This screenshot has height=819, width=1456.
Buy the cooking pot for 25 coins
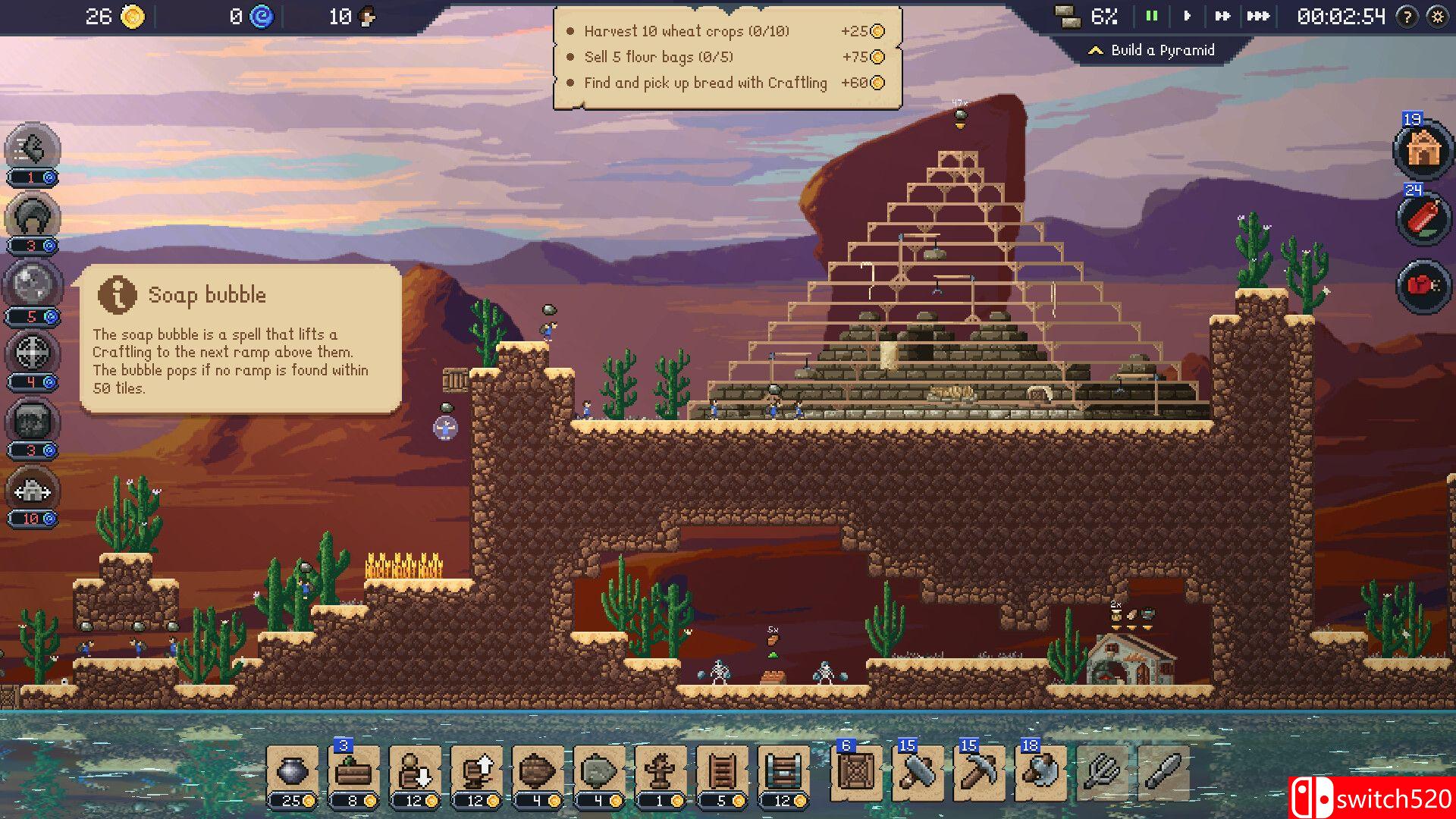[292, 773]
